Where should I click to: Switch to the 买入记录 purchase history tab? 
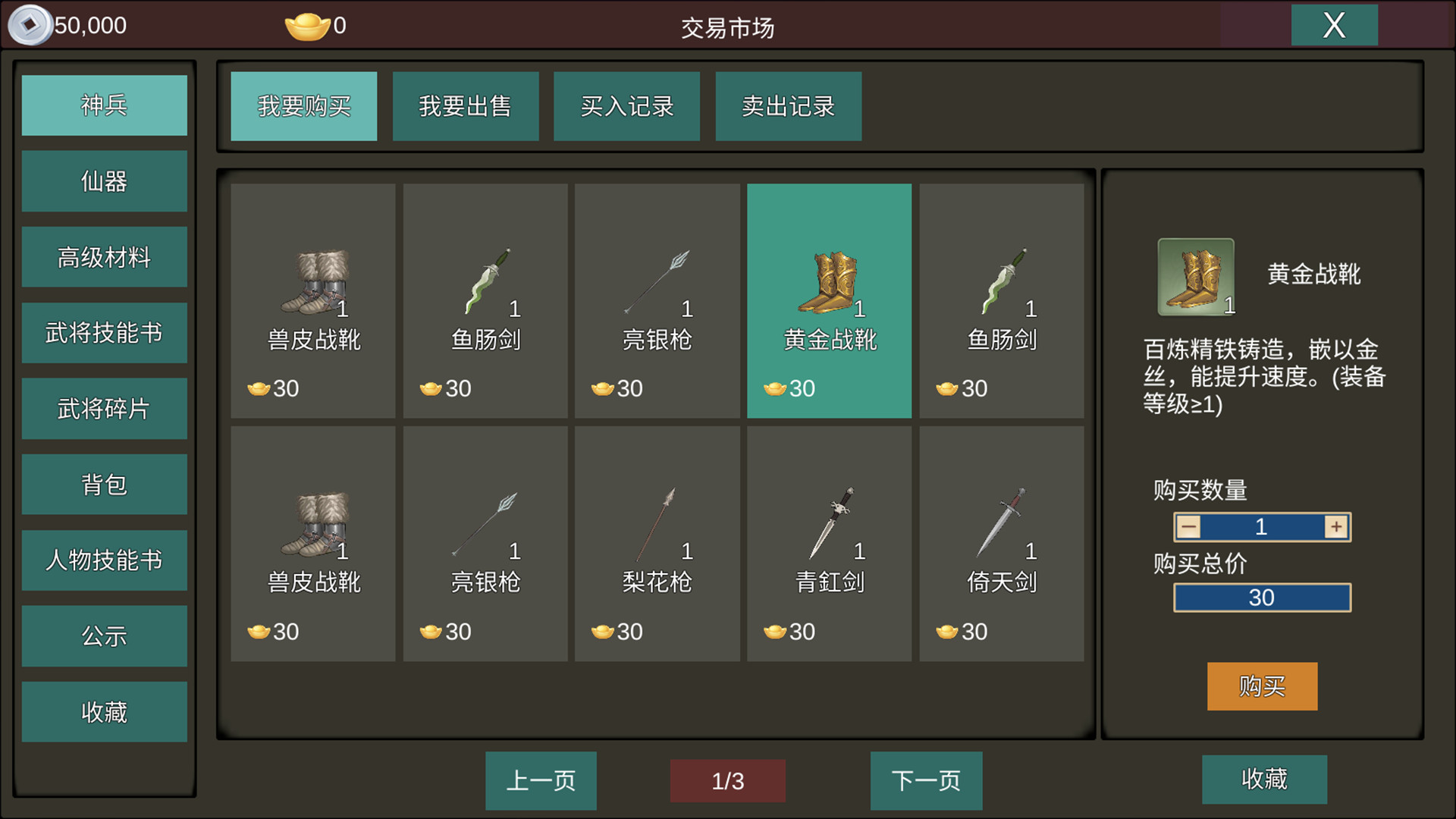627,106
